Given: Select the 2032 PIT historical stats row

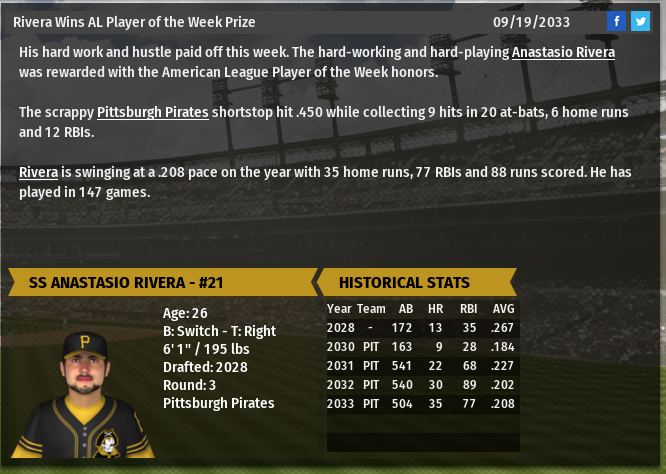Looking at the screenshot, I should point(422,384).
